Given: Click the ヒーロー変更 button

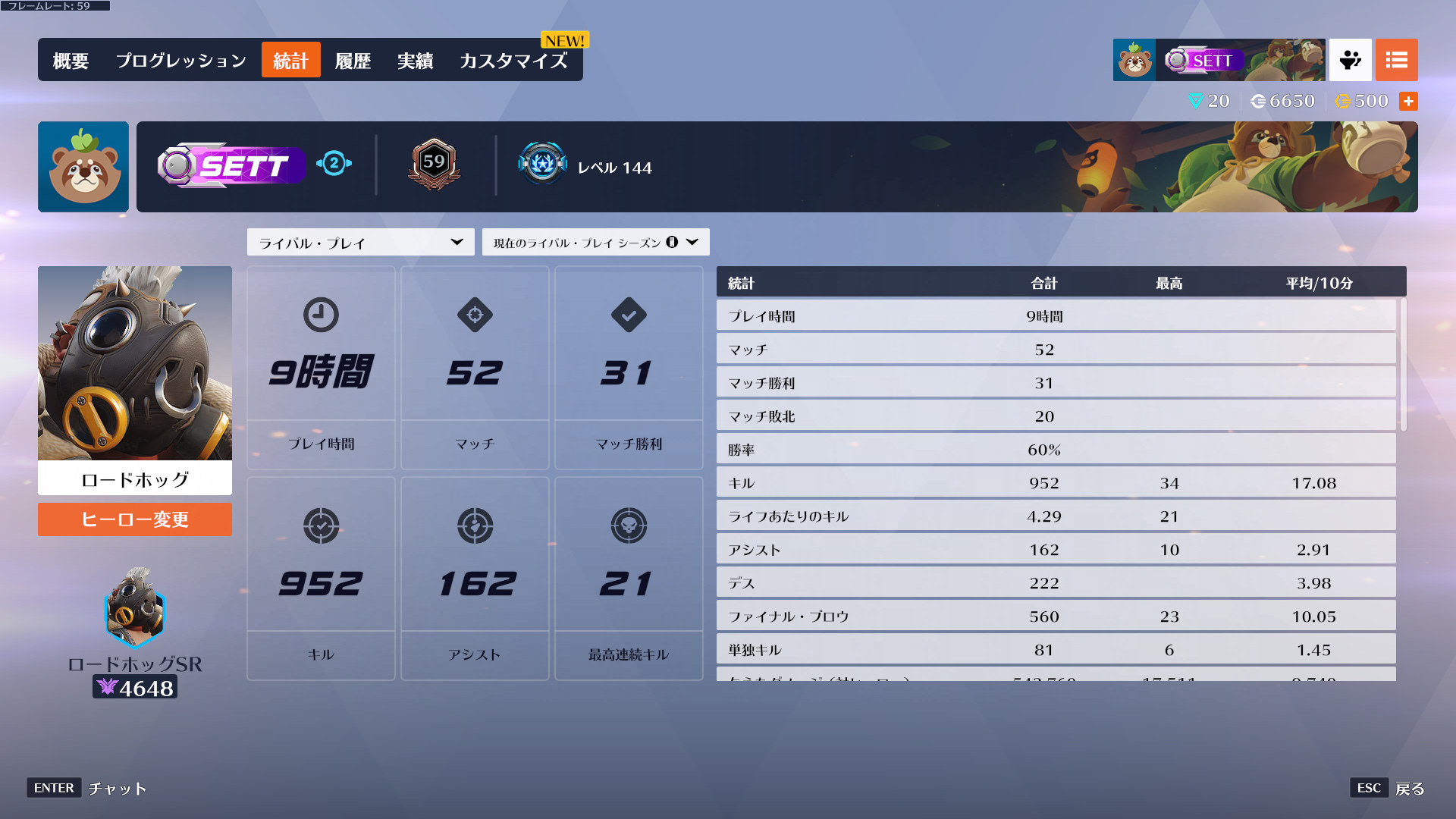Looking at the screenshot, I should click(135, 519).
